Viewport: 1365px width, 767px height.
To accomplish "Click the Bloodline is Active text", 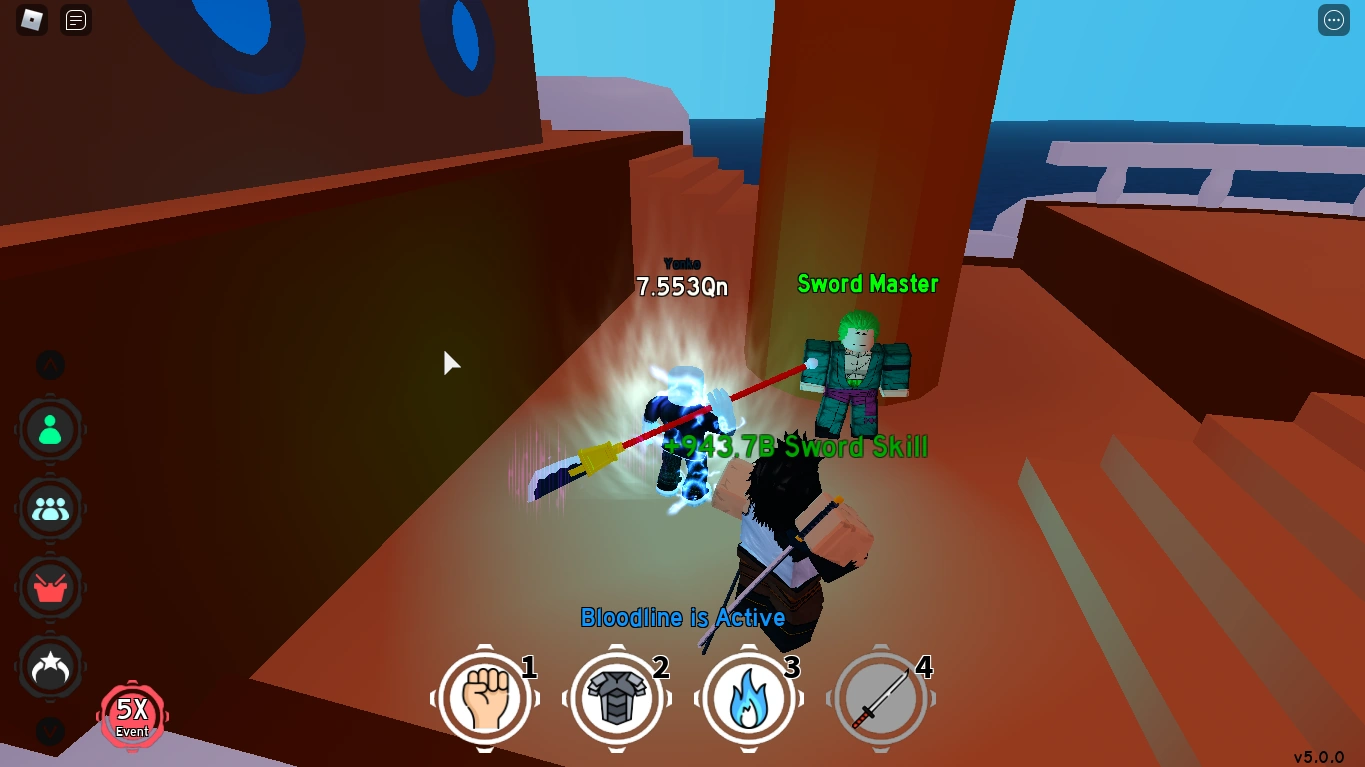I will pyautogui.click(x=683, y=617).
